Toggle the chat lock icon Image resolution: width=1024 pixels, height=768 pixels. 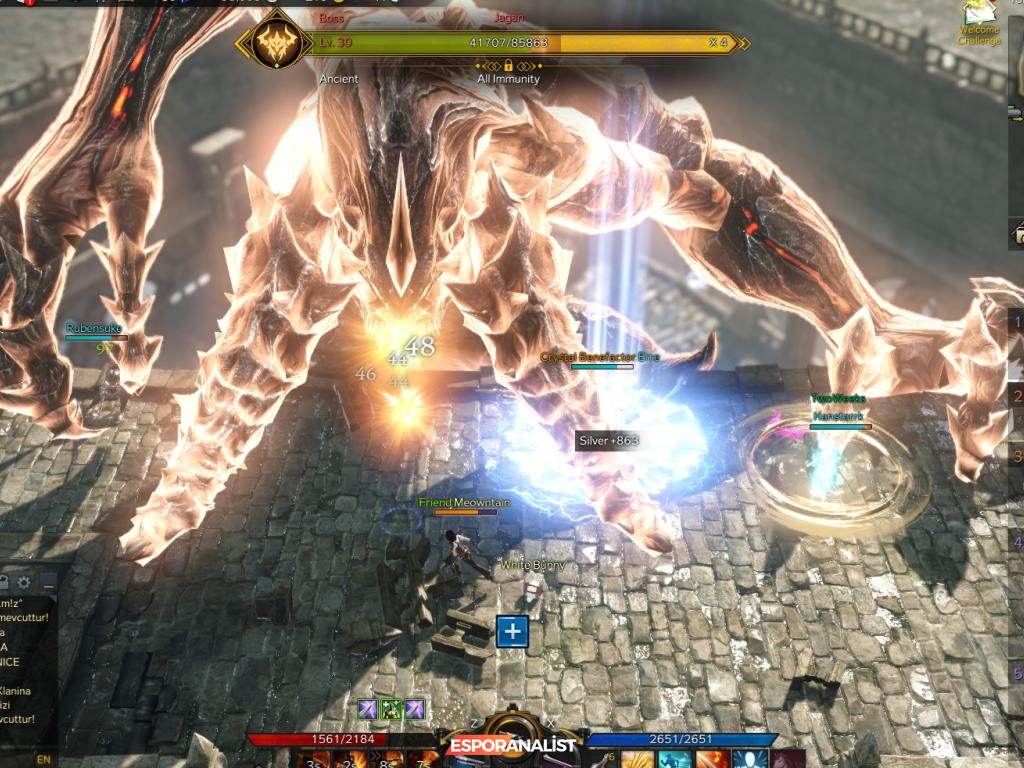4,582
